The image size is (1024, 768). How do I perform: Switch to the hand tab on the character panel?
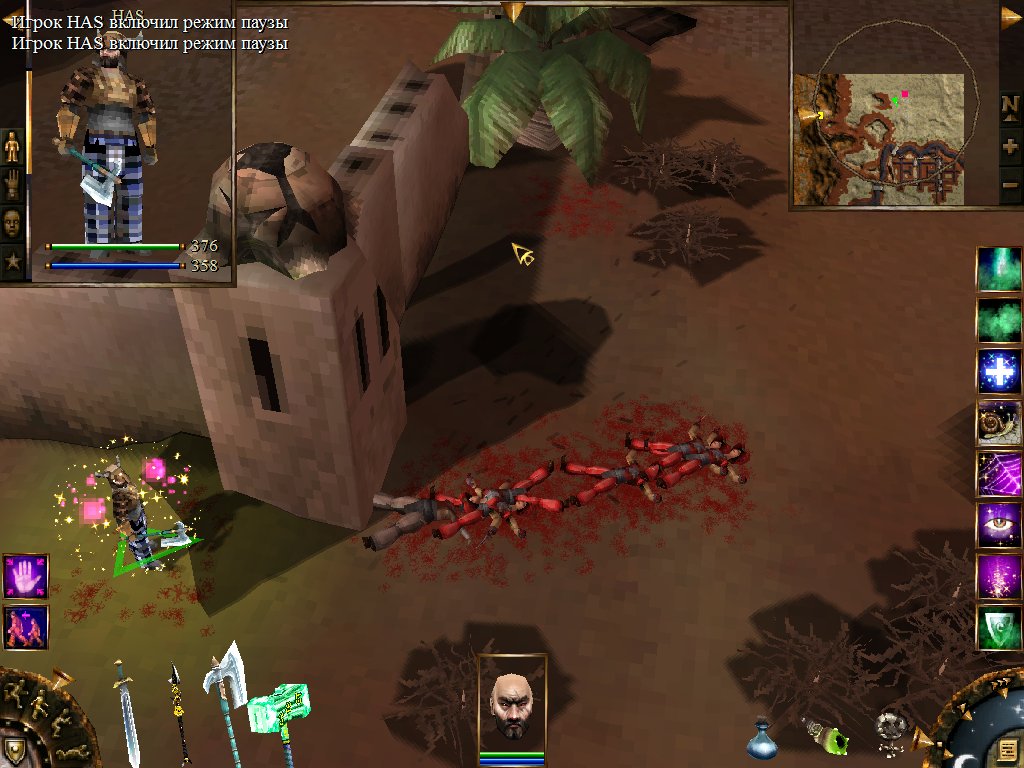pos(12,183)
